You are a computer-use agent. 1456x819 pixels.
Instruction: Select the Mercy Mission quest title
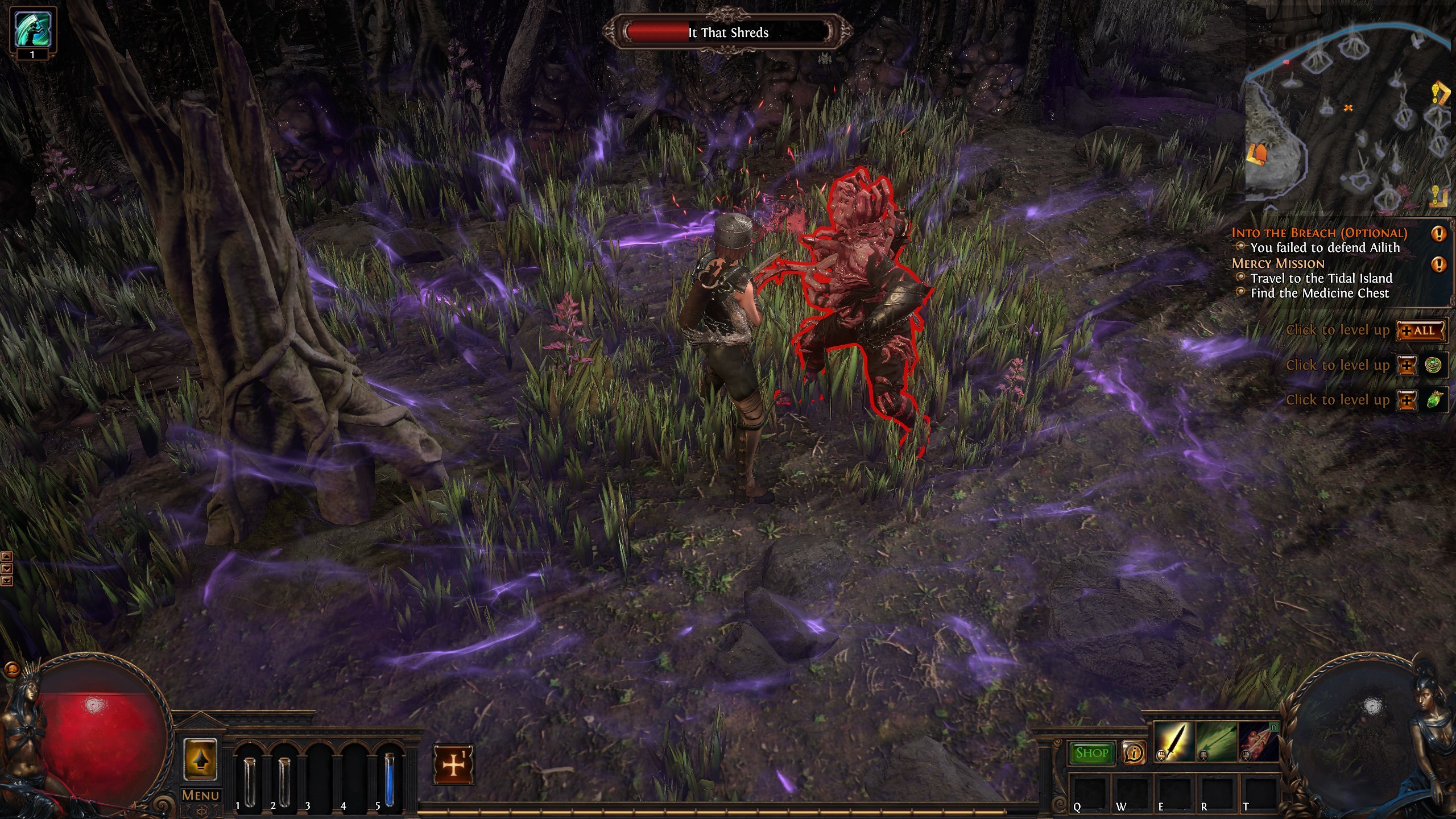pos(1278,263)
